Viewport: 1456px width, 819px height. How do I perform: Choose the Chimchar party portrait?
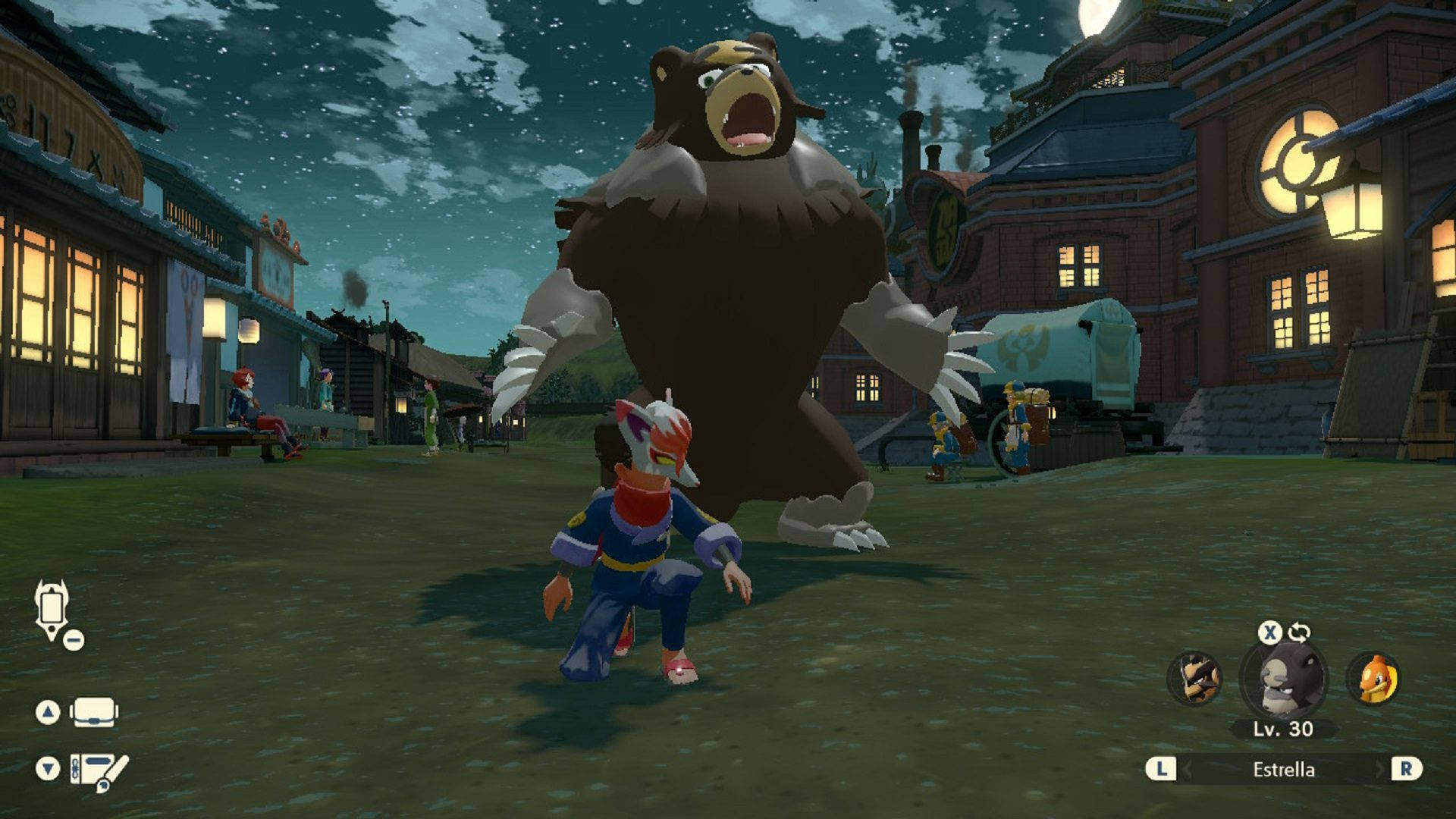pos(1373,678)
